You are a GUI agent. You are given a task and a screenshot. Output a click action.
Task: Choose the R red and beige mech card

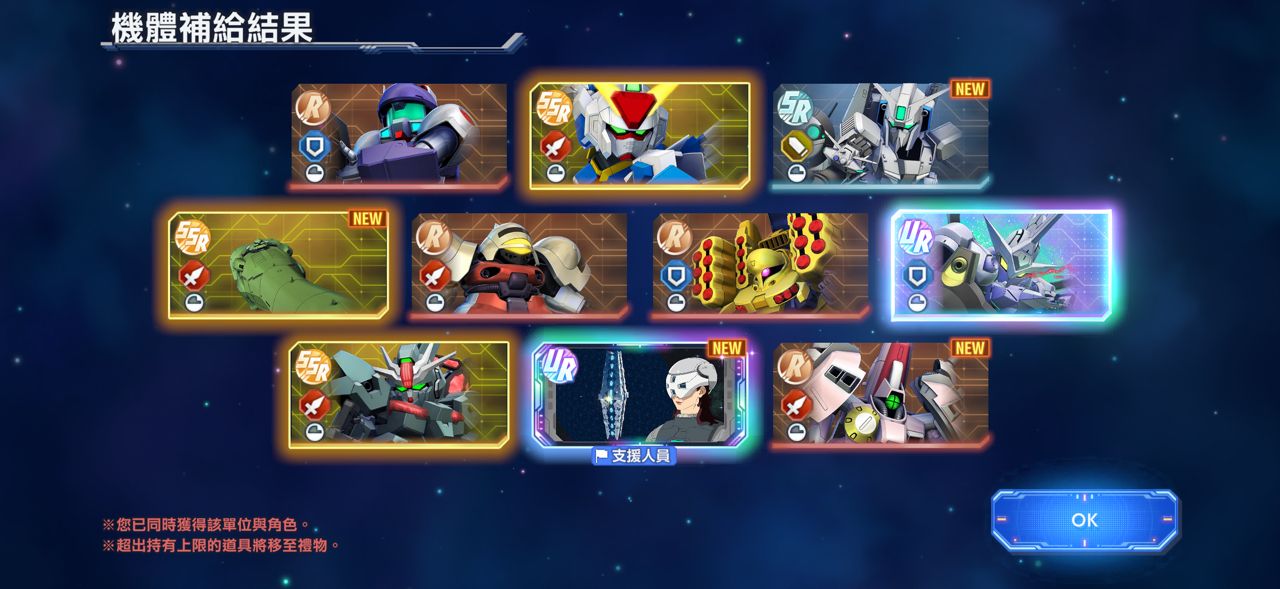[x=519, y=265]
